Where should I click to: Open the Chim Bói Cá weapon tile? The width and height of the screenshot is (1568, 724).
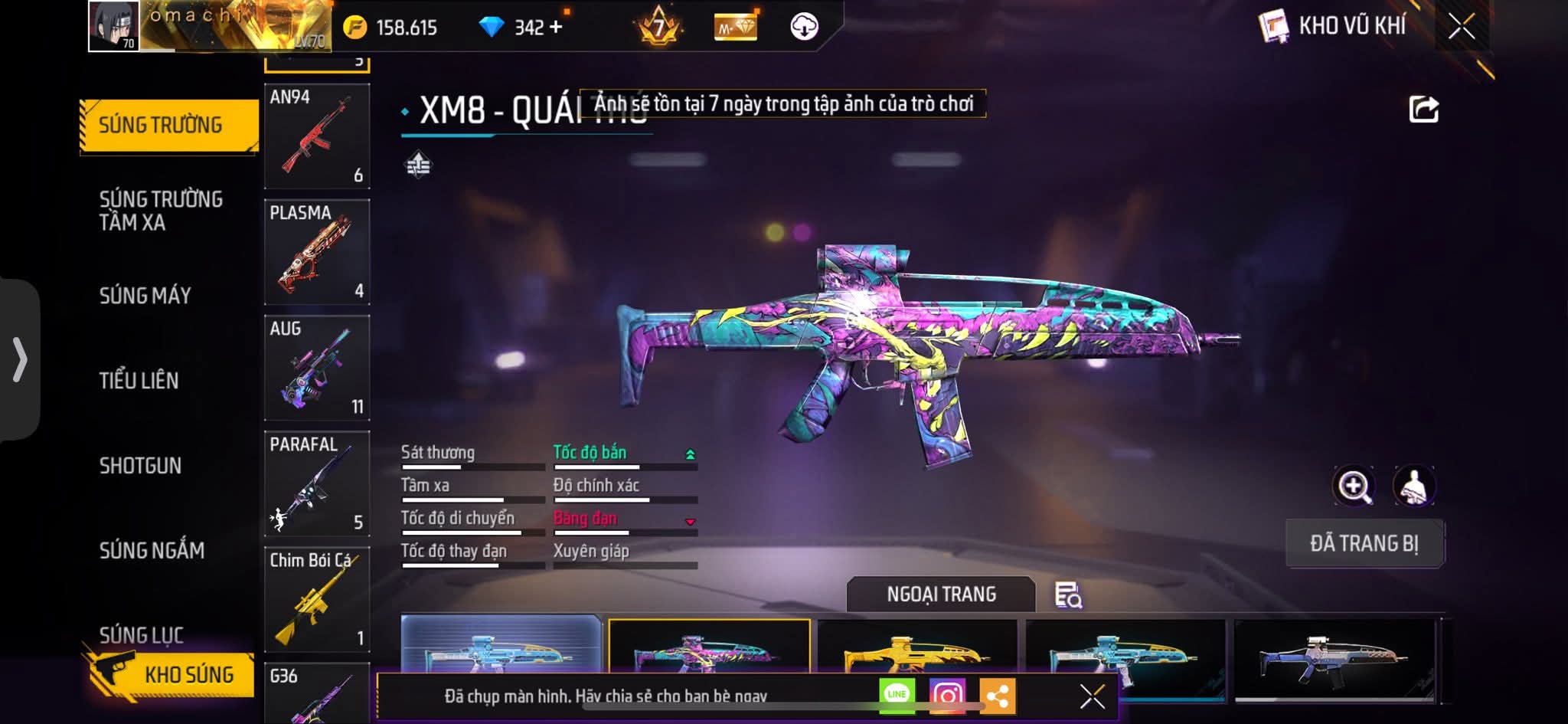tap(317, 599)
